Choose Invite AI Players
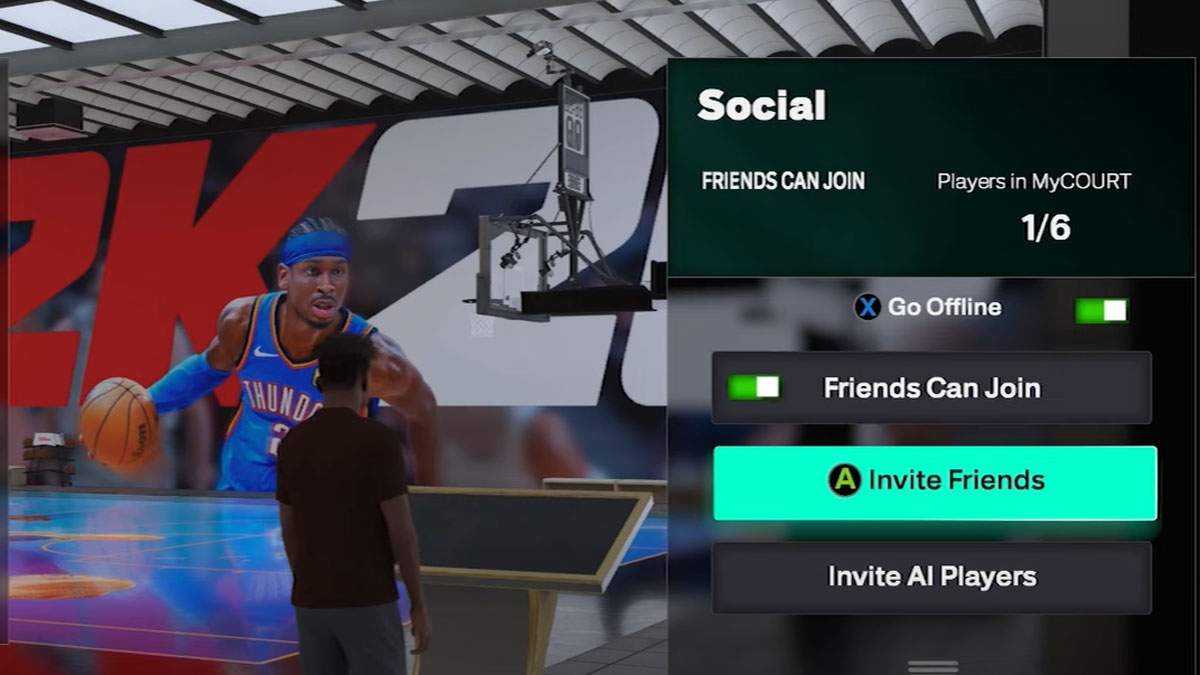Image resolution: width=1200 pixels, height=675 pixels. (x=931, y=577)
